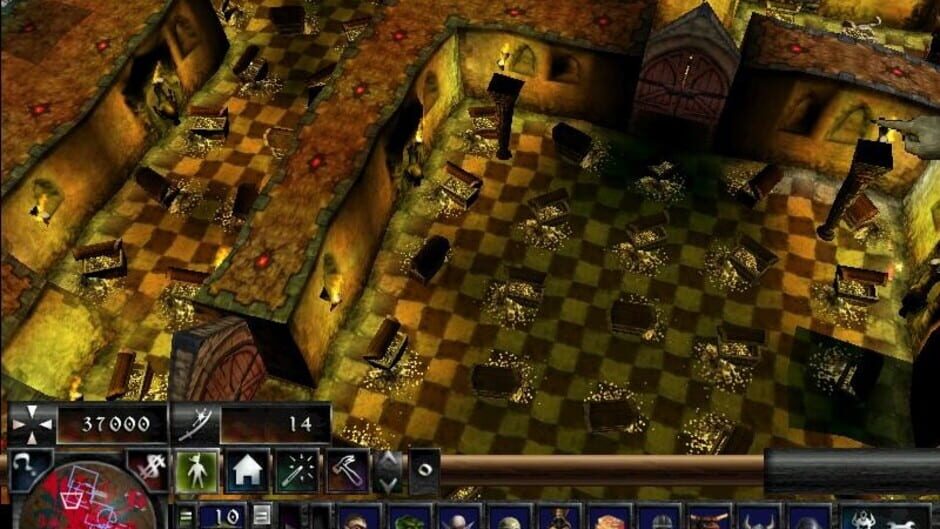940x529 pixels.
Task: Open the workshop hammer tab
Action: (347, 470)
